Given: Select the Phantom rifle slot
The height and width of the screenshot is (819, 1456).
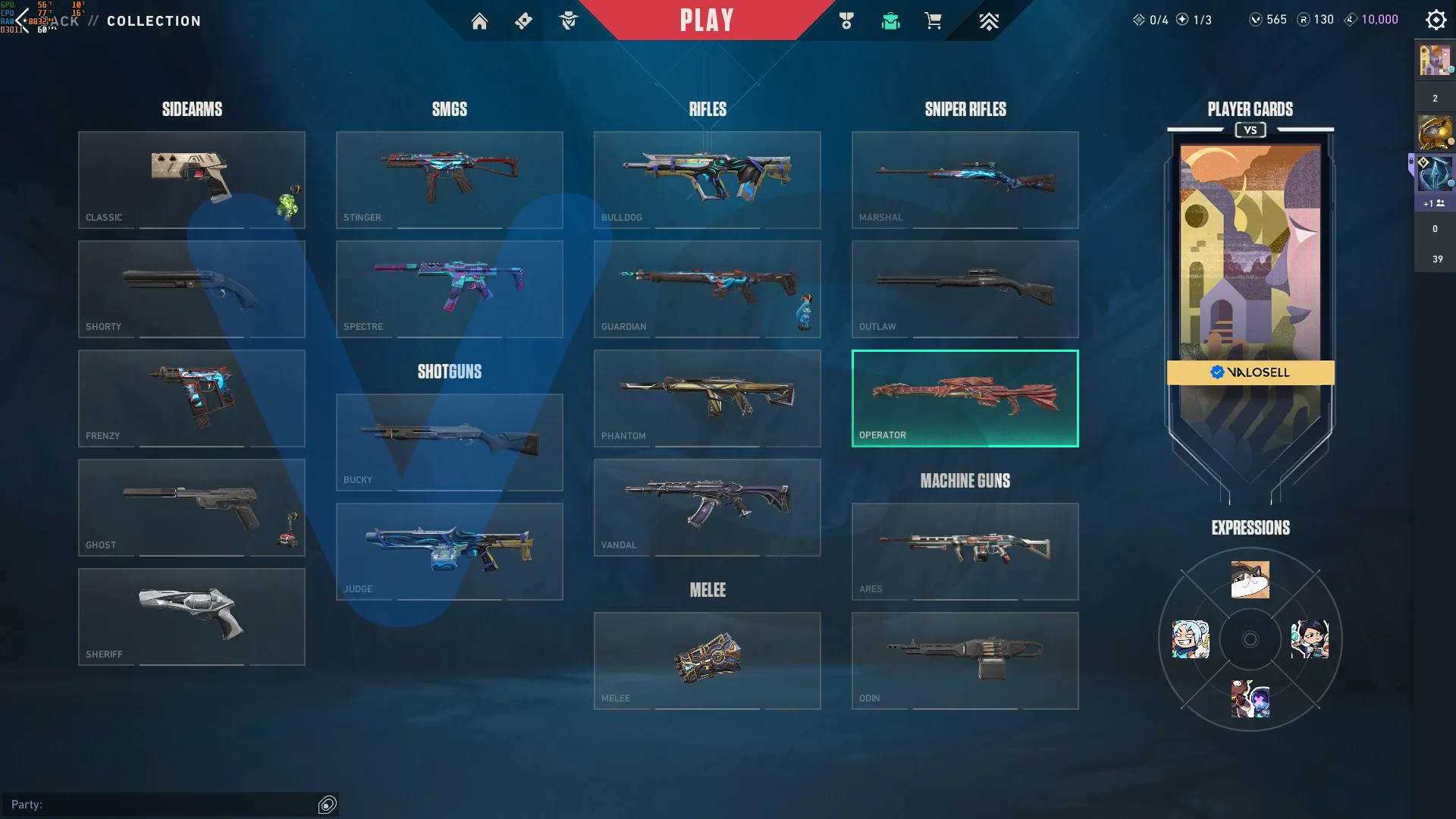Looking at the screenshot, I should (x=708, y=398).
